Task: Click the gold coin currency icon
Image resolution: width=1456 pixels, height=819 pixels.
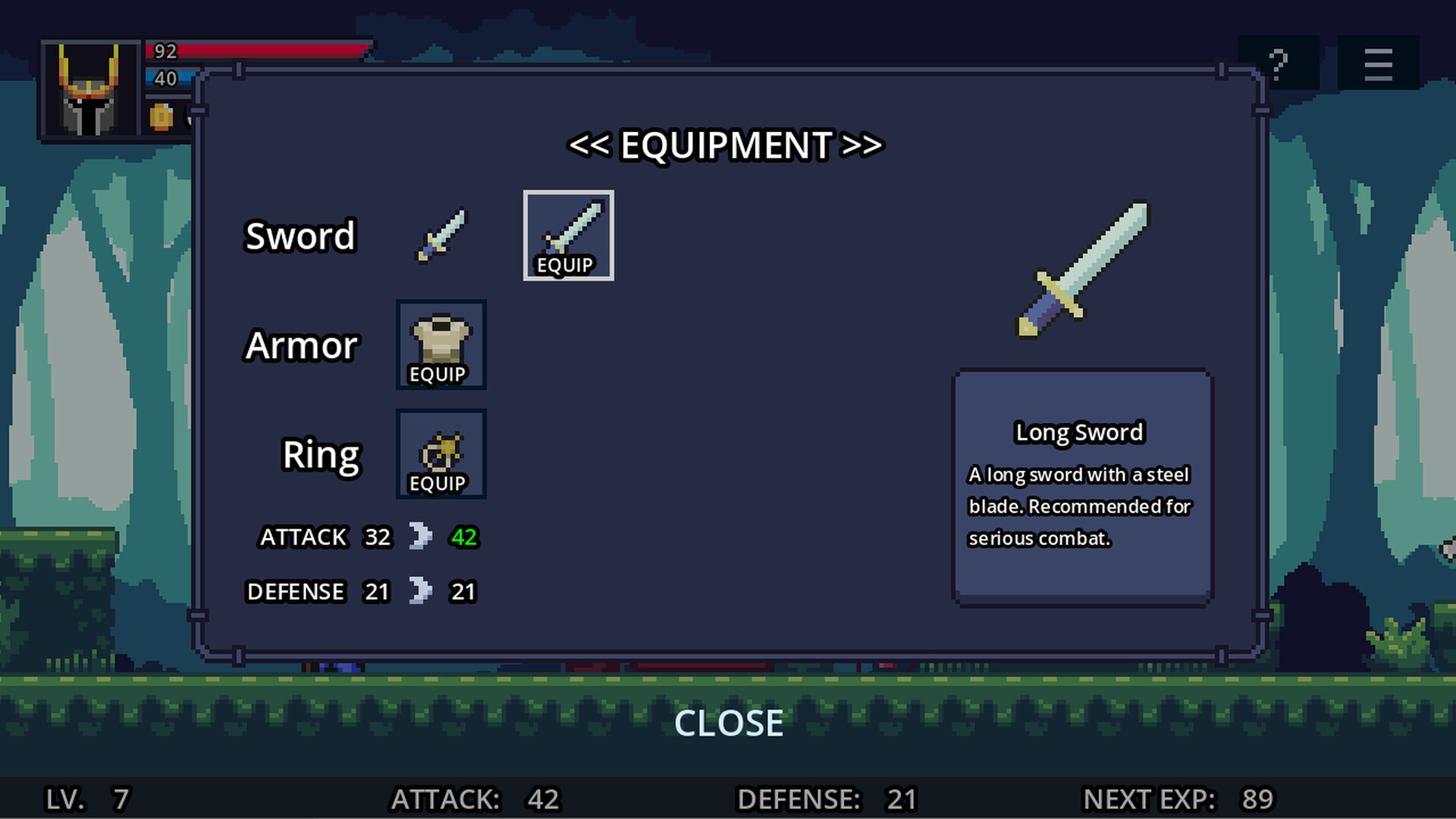Action: click(160, 118)
